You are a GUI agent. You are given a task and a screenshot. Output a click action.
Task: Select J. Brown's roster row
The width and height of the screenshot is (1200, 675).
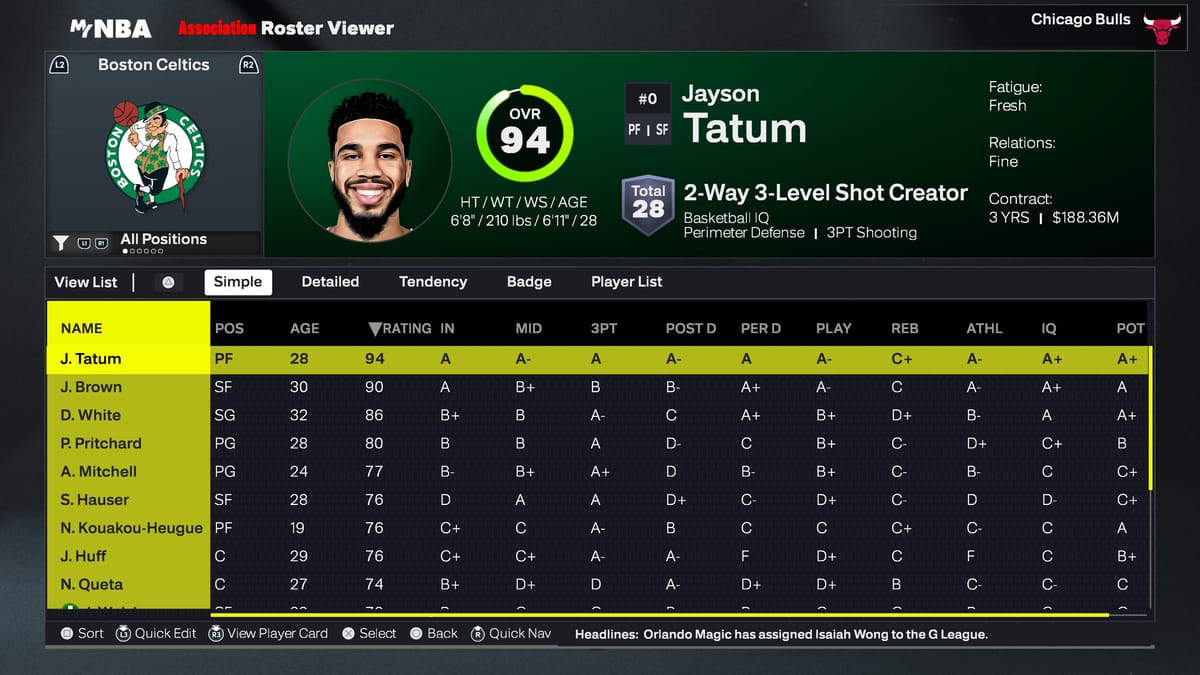pyautogui.click(x=92, y=387)
